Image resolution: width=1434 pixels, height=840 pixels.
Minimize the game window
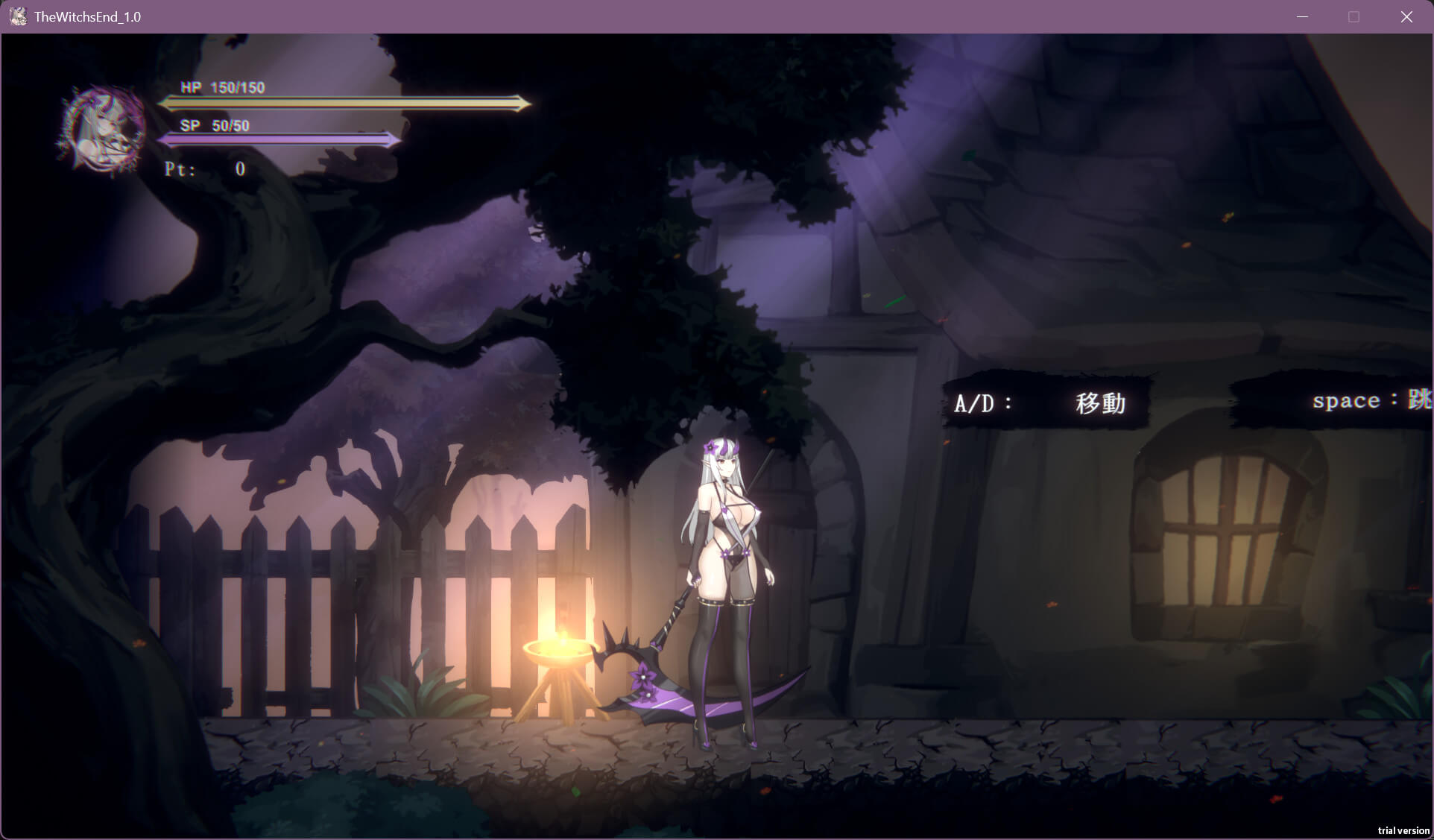pos(1302,16)
